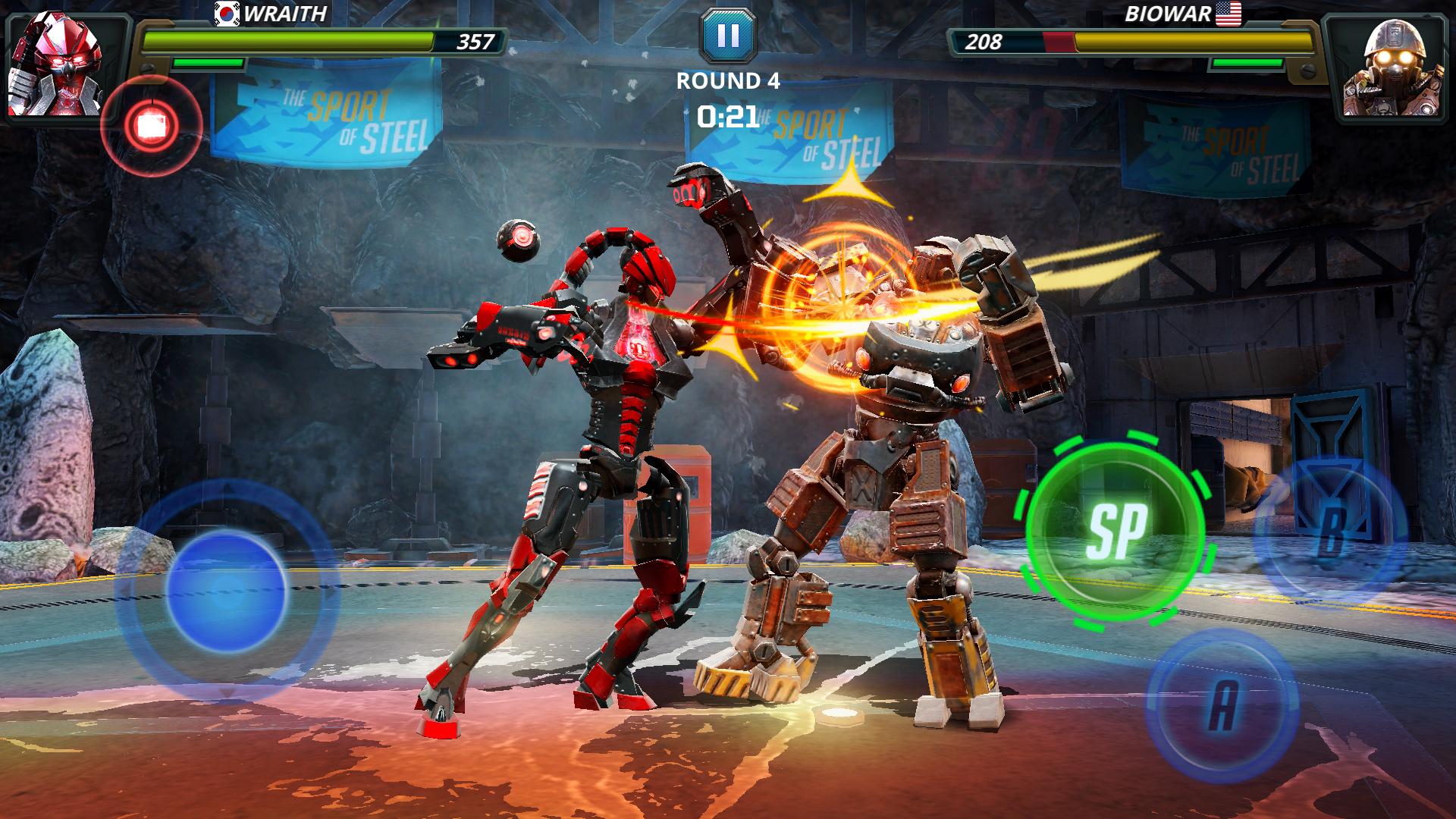1456x819 pixels.
Task: Activate the red special ability near Wraith's portrait
Action: (x=152, y=123)
